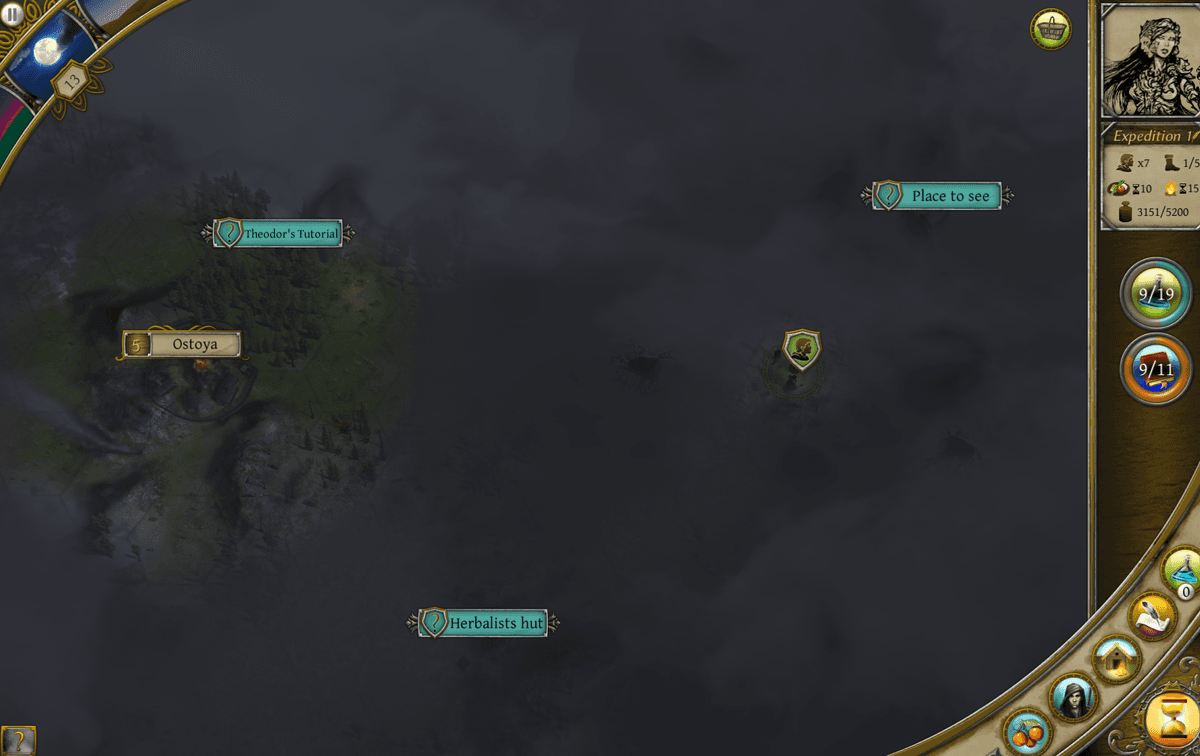The width and height of the screenshot is (1200, 756).
Task: Select the Theodor's Tutorial map marker
Action: 278,234
